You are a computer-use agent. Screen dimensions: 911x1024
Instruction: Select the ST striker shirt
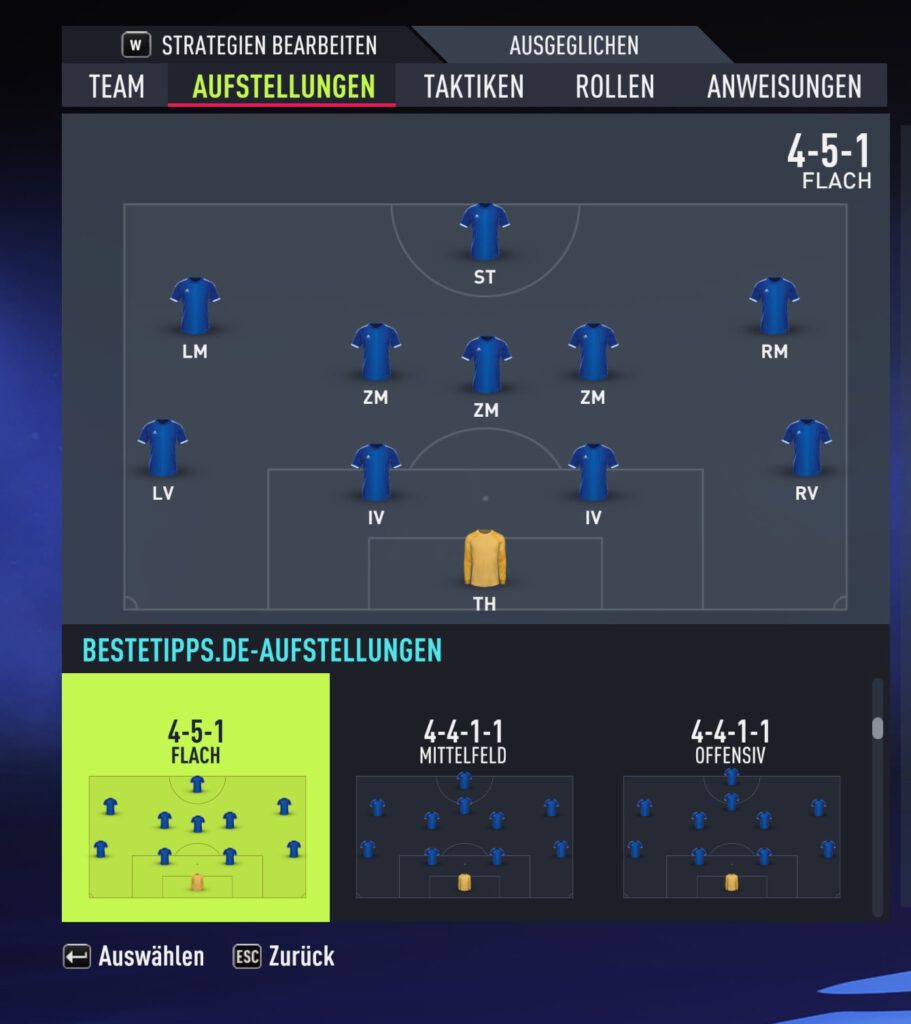point(485,232)
